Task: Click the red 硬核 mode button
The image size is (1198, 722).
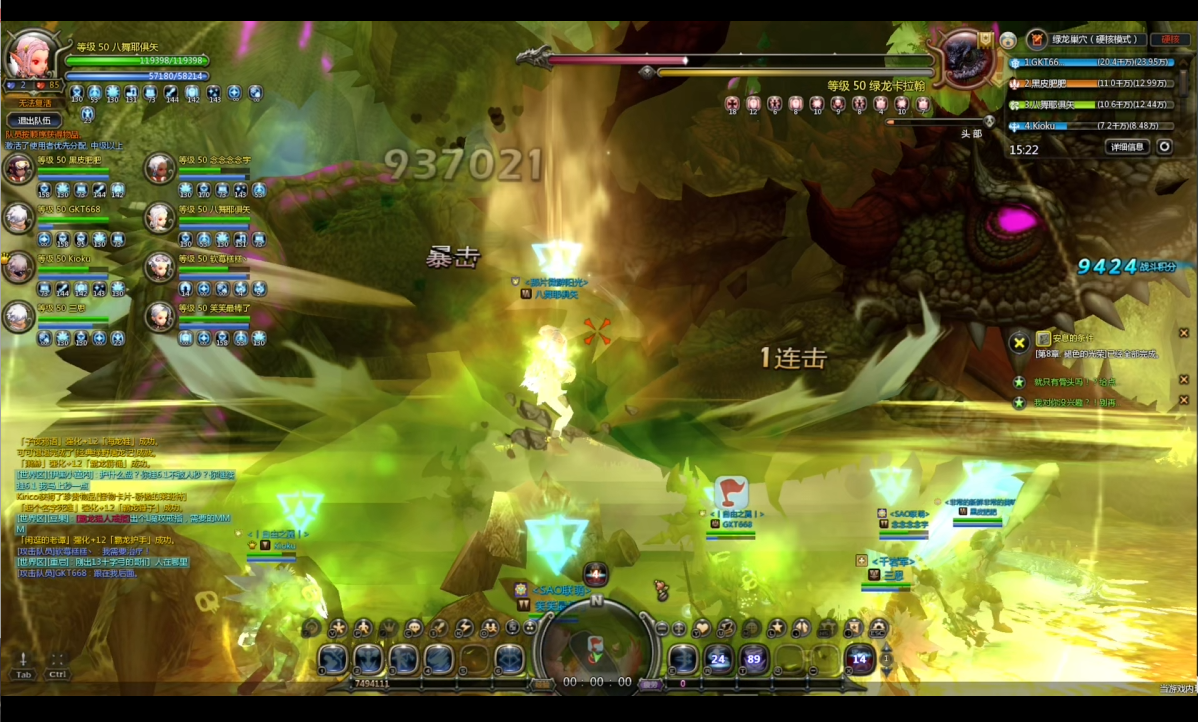Action: pyautogui.click(x=1167, y=40)
